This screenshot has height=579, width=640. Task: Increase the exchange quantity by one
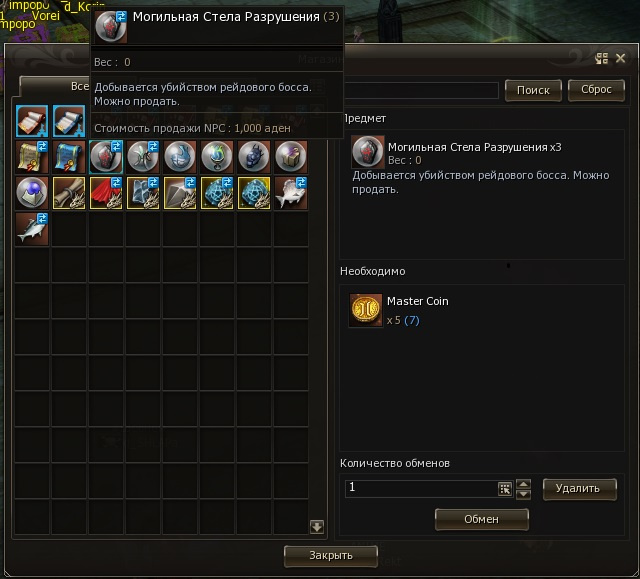pos(523,483)
